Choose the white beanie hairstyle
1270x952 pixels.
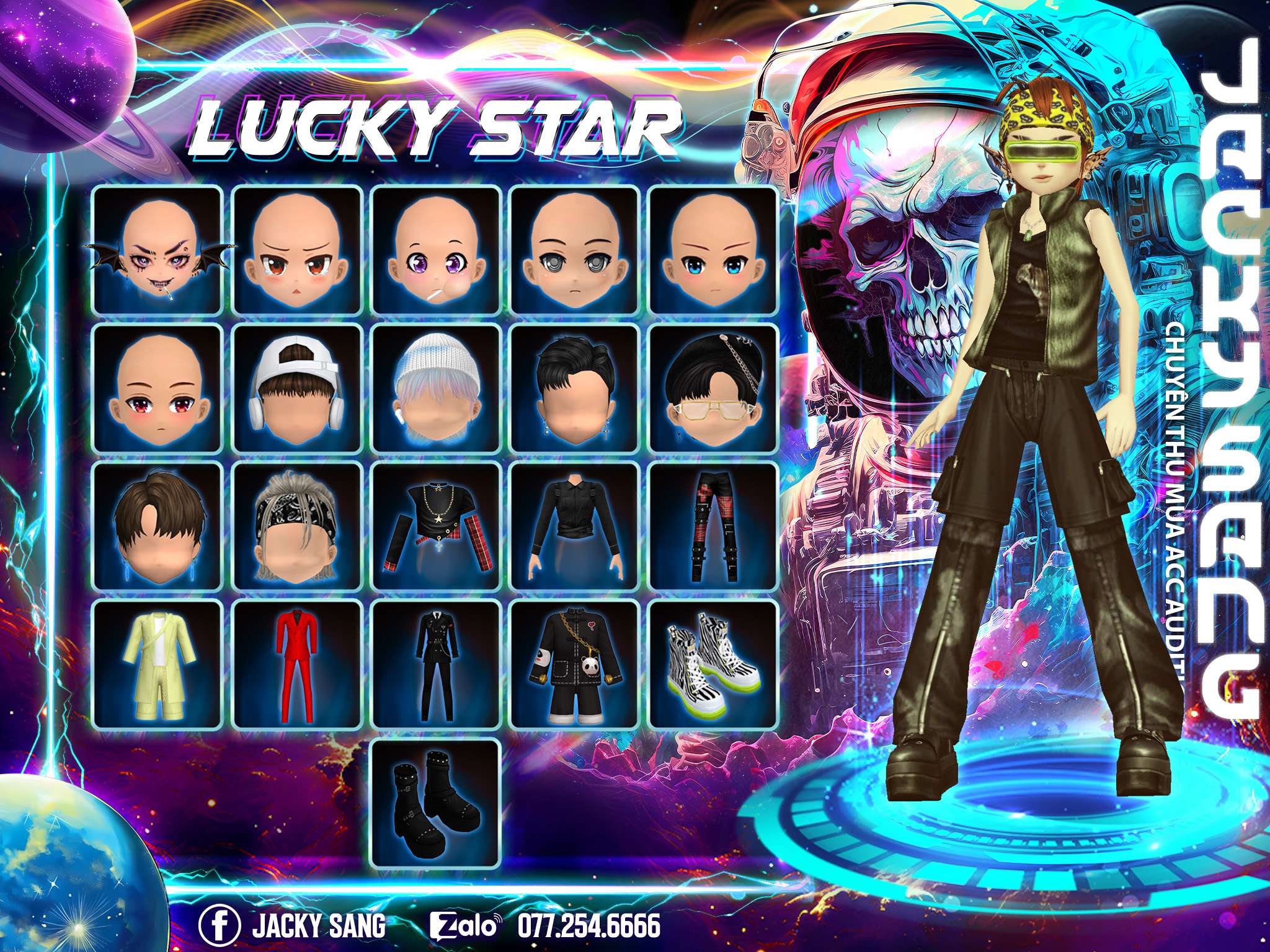[436, 389]
